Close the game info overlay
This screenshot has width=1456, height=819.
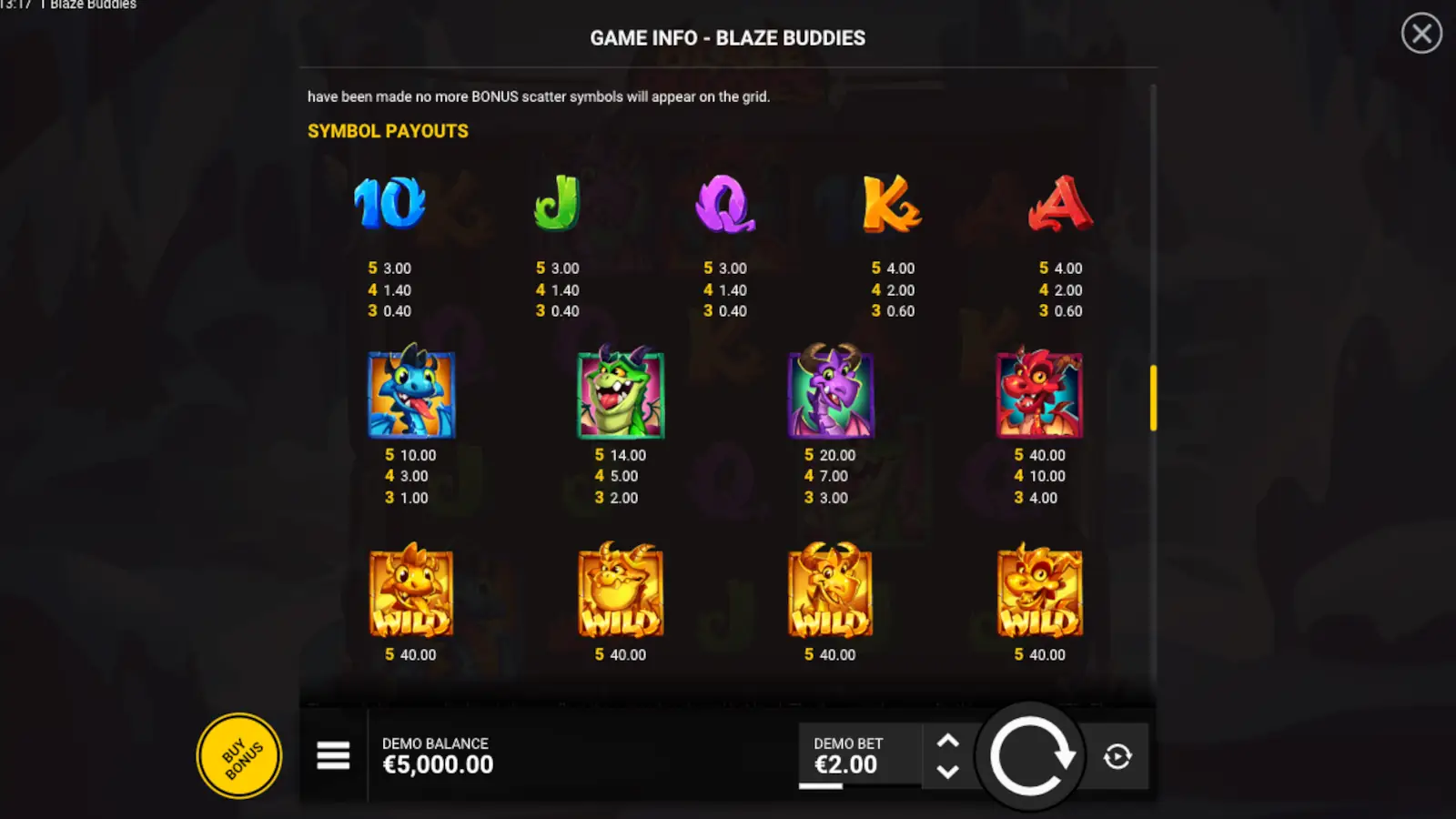pyautogui.click(x=1421, y=34)
